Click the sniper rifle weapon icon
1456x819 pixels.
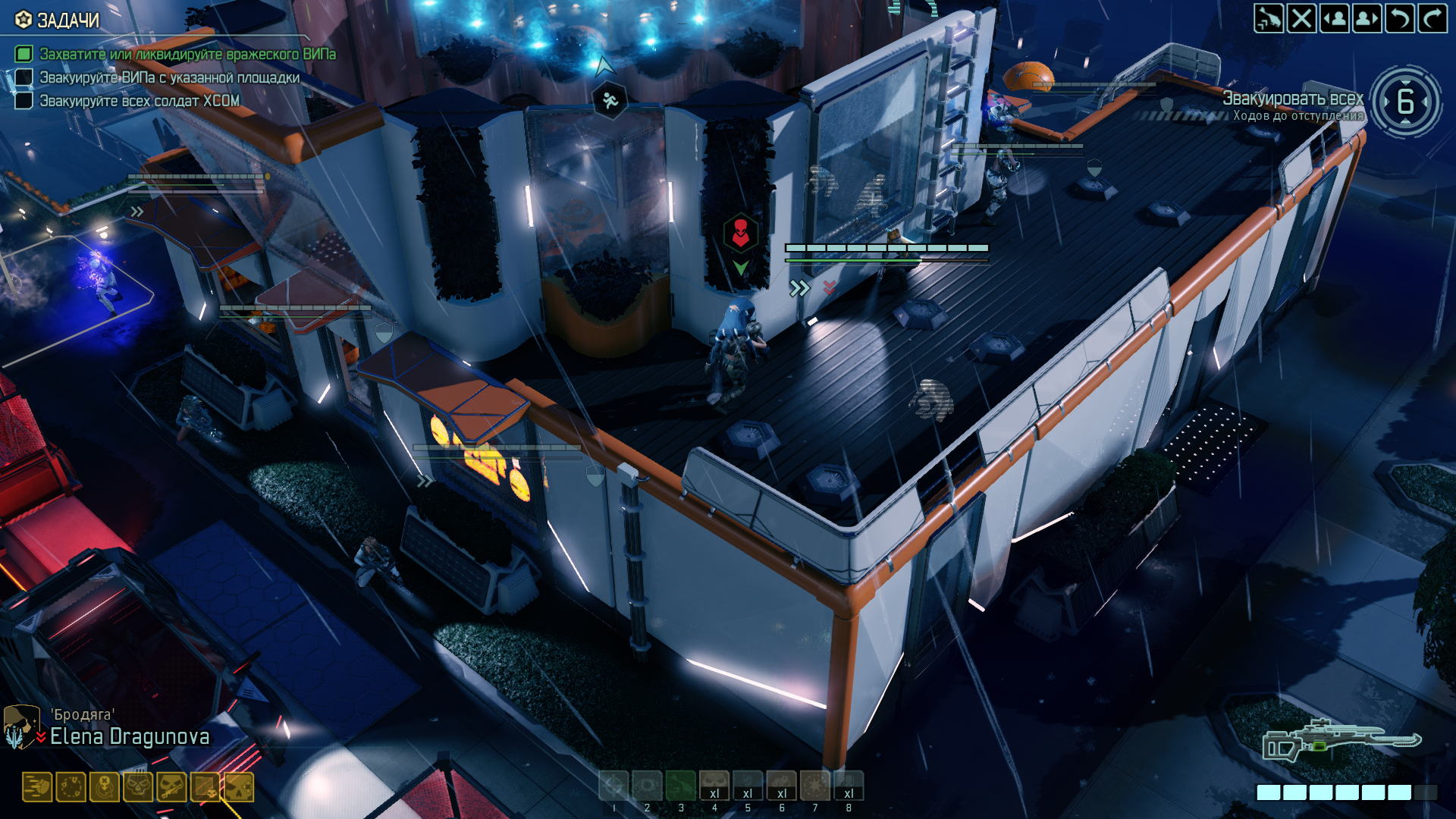point(1341,740)
